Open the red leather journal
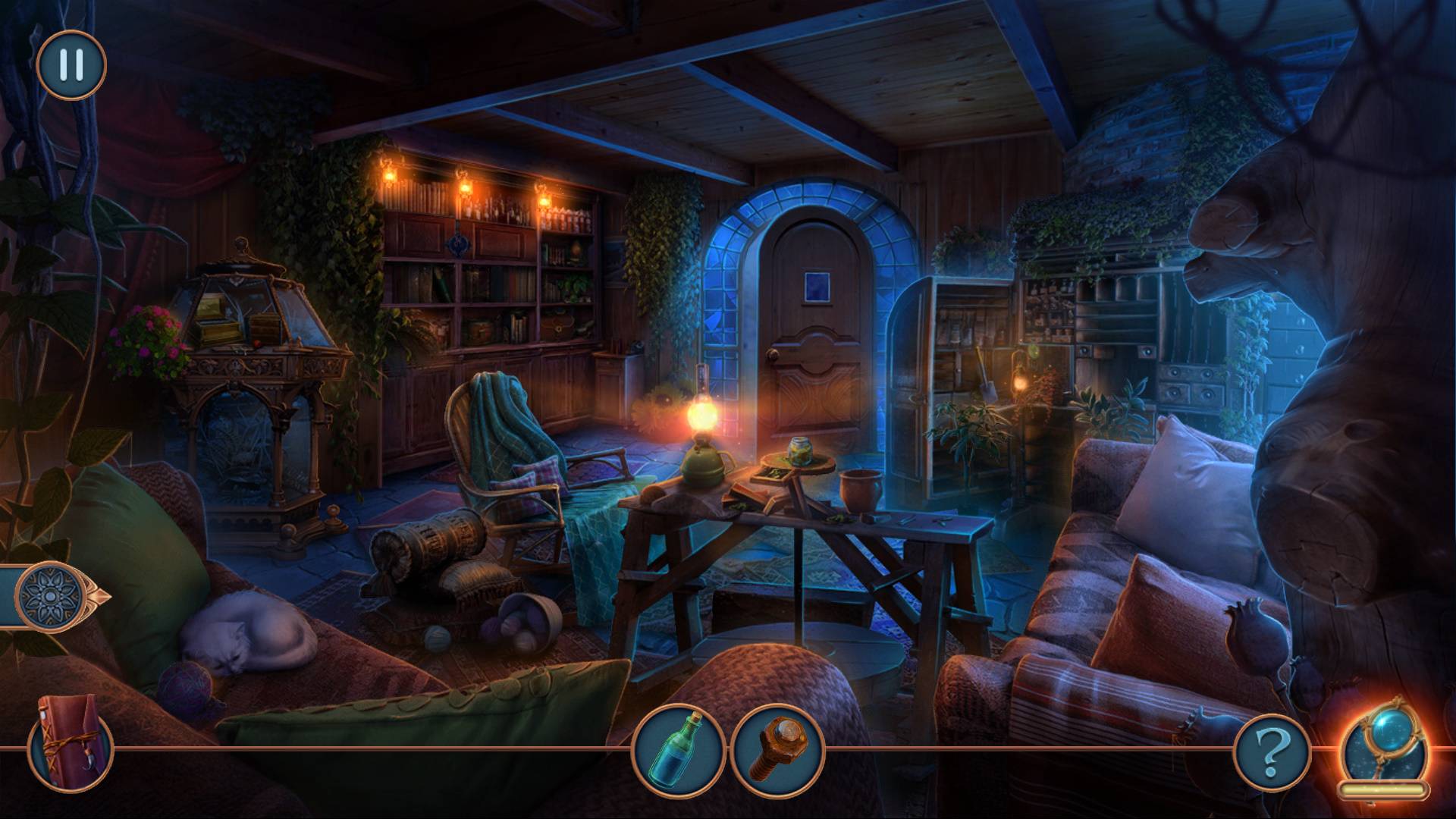 click(x=70, y=741)
